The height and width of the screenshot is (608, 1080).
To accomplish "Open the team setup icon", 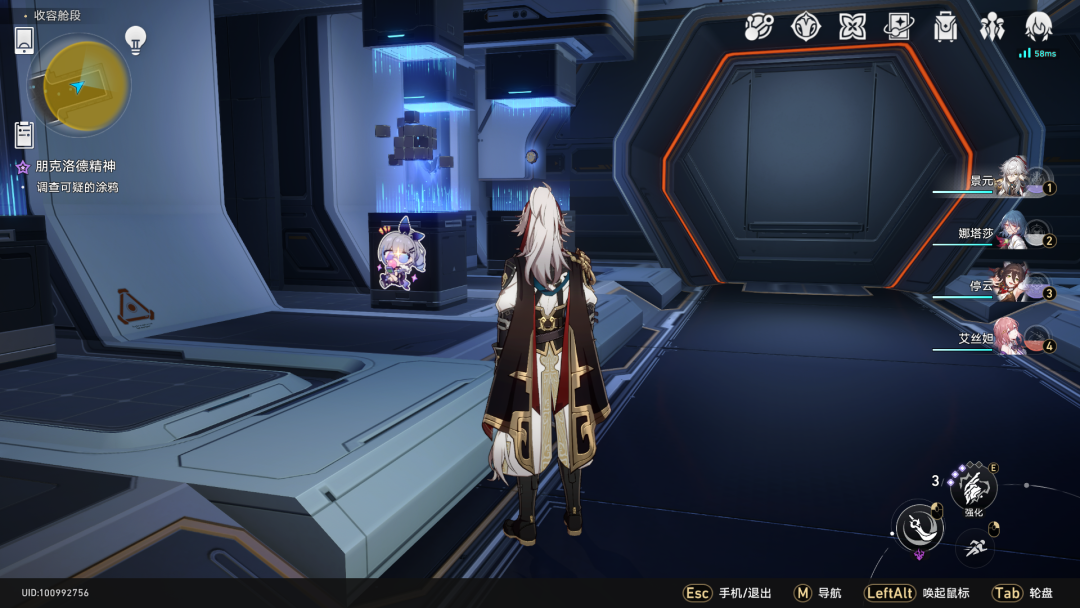I will (992, 27).
